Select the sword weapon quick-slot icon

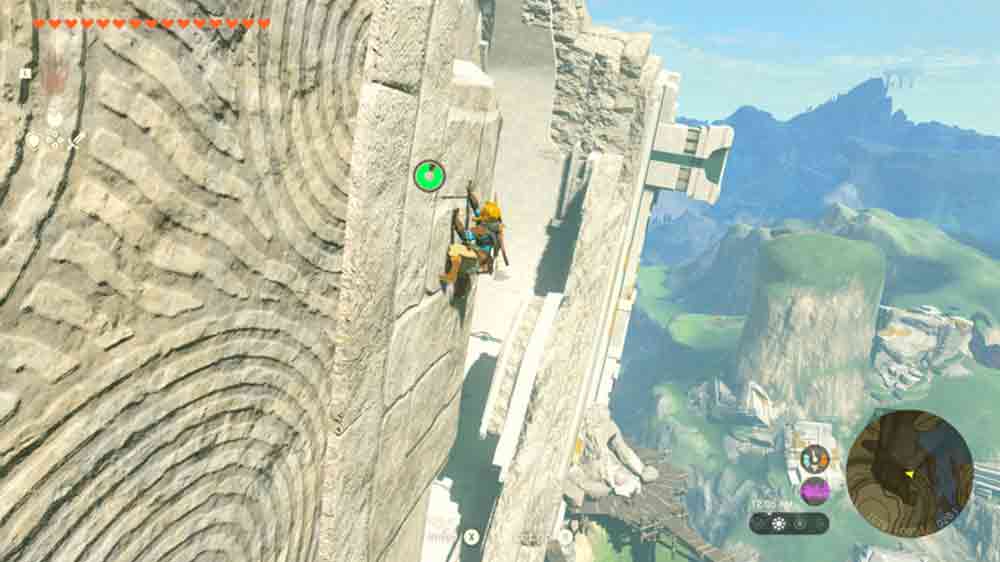[76, 141]
